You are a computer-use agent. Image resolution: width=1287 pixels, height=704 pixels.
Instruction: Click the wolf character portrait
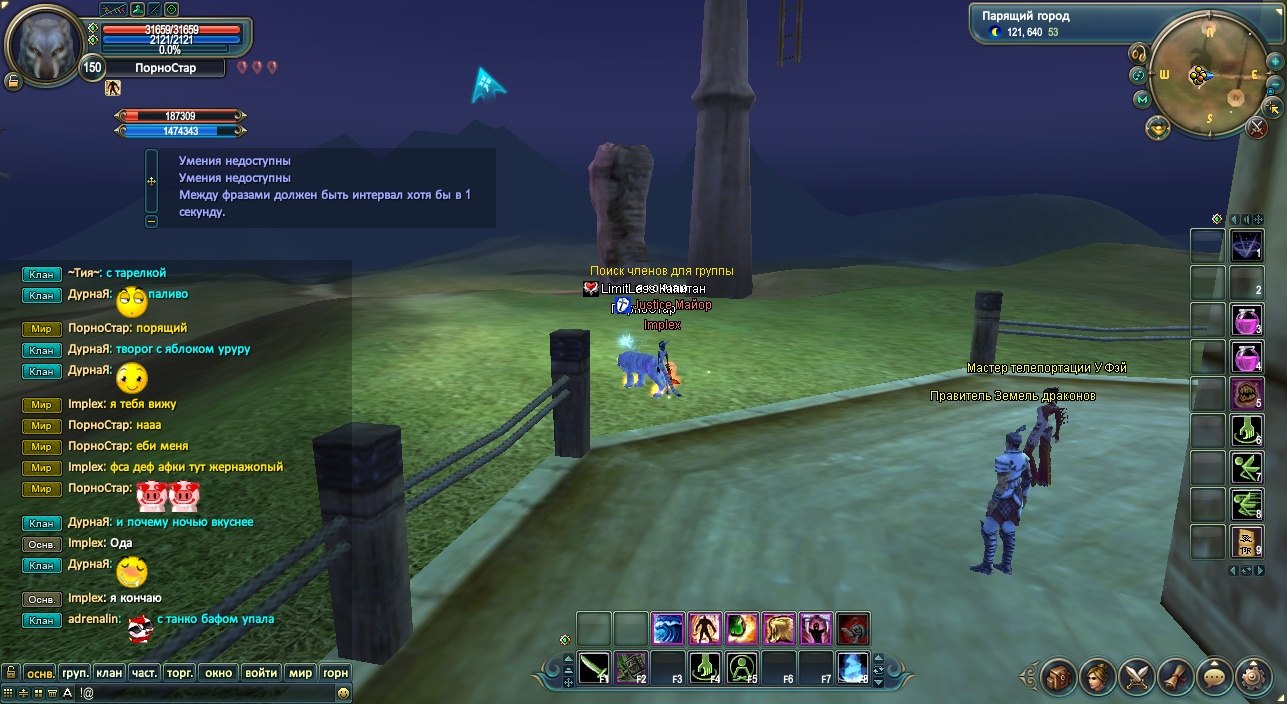(x=42, y=45)
